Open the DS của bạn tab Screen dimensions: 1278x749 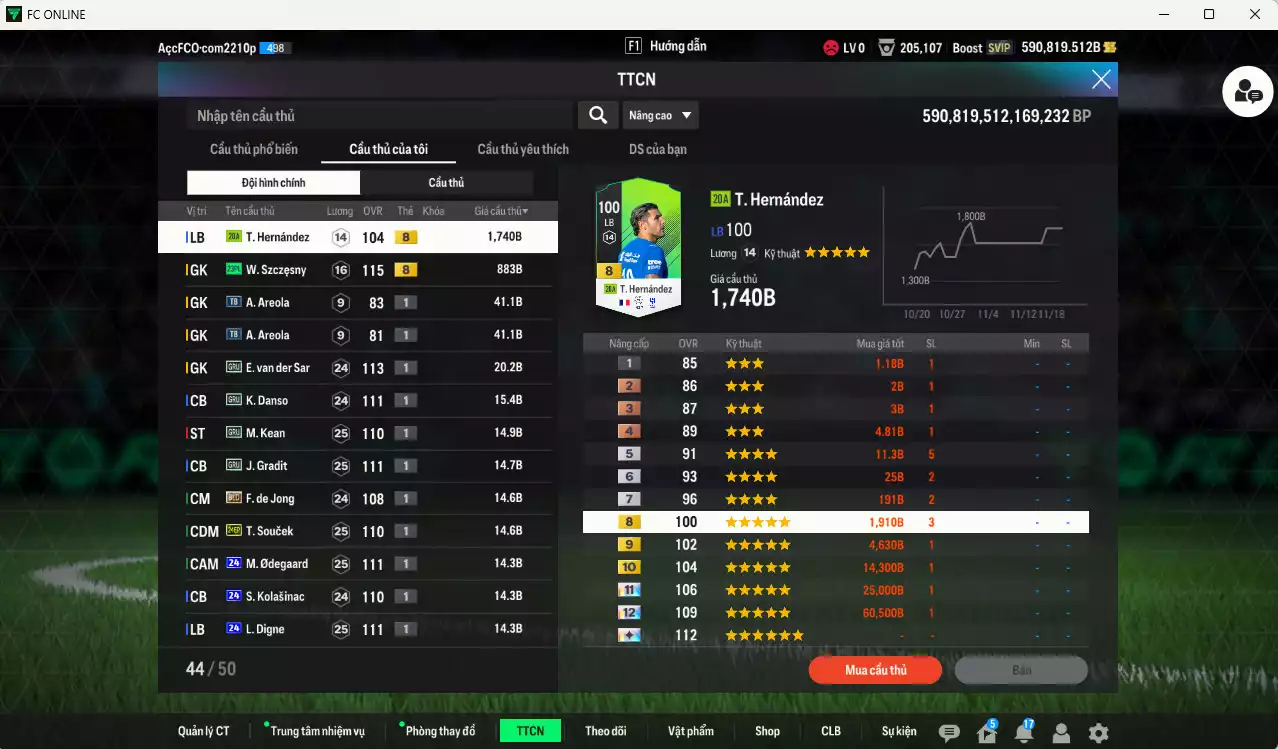pos(657,150)
